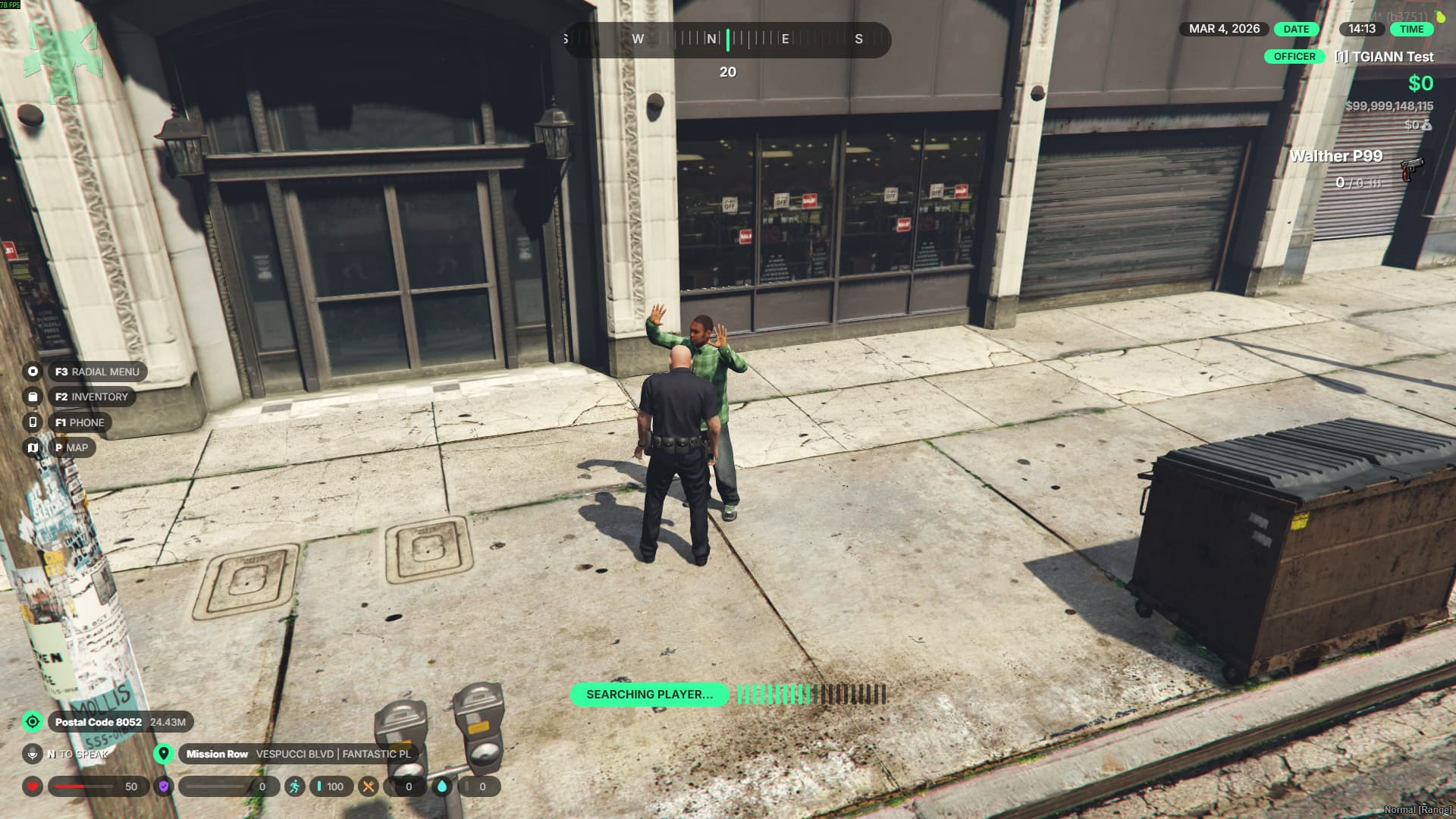The image size is (1456, 819).
Task: Click the fork and knife hunger icon
Action: [x=369, y=786]
